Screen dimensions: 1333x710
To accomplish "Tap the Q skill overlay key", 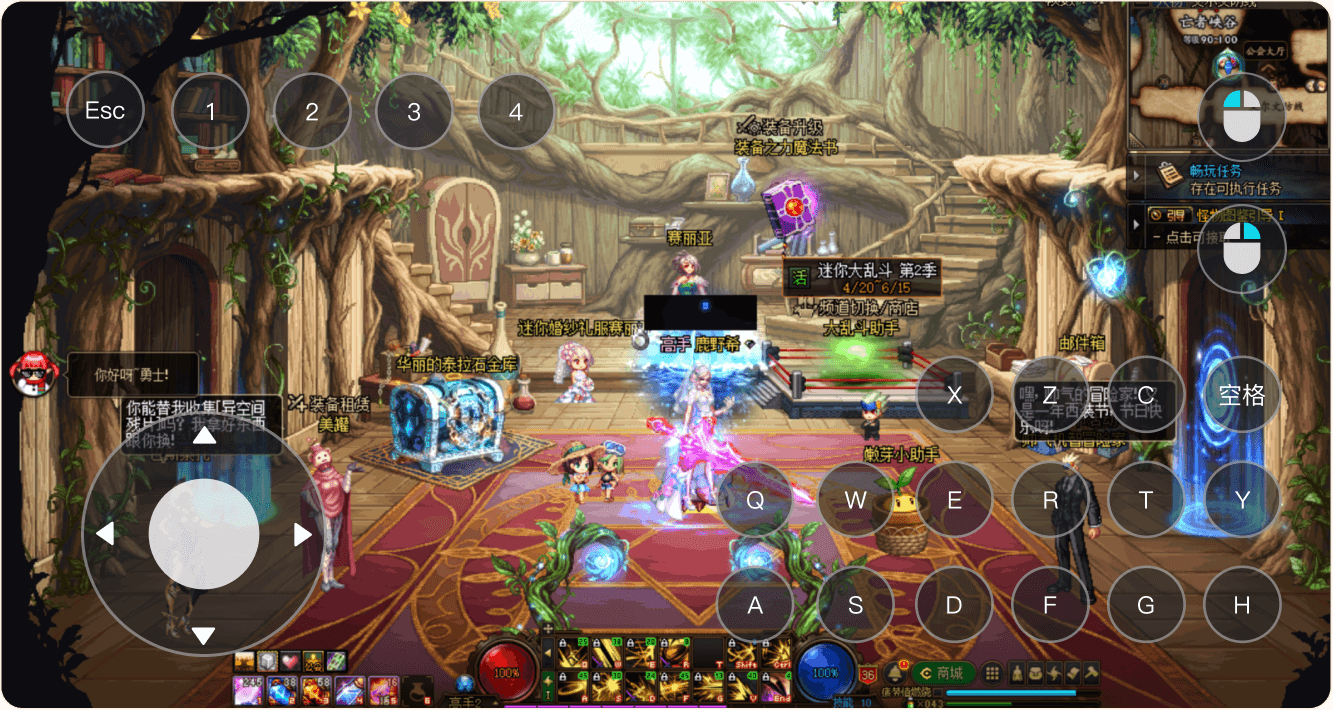I will coord(755,500).
